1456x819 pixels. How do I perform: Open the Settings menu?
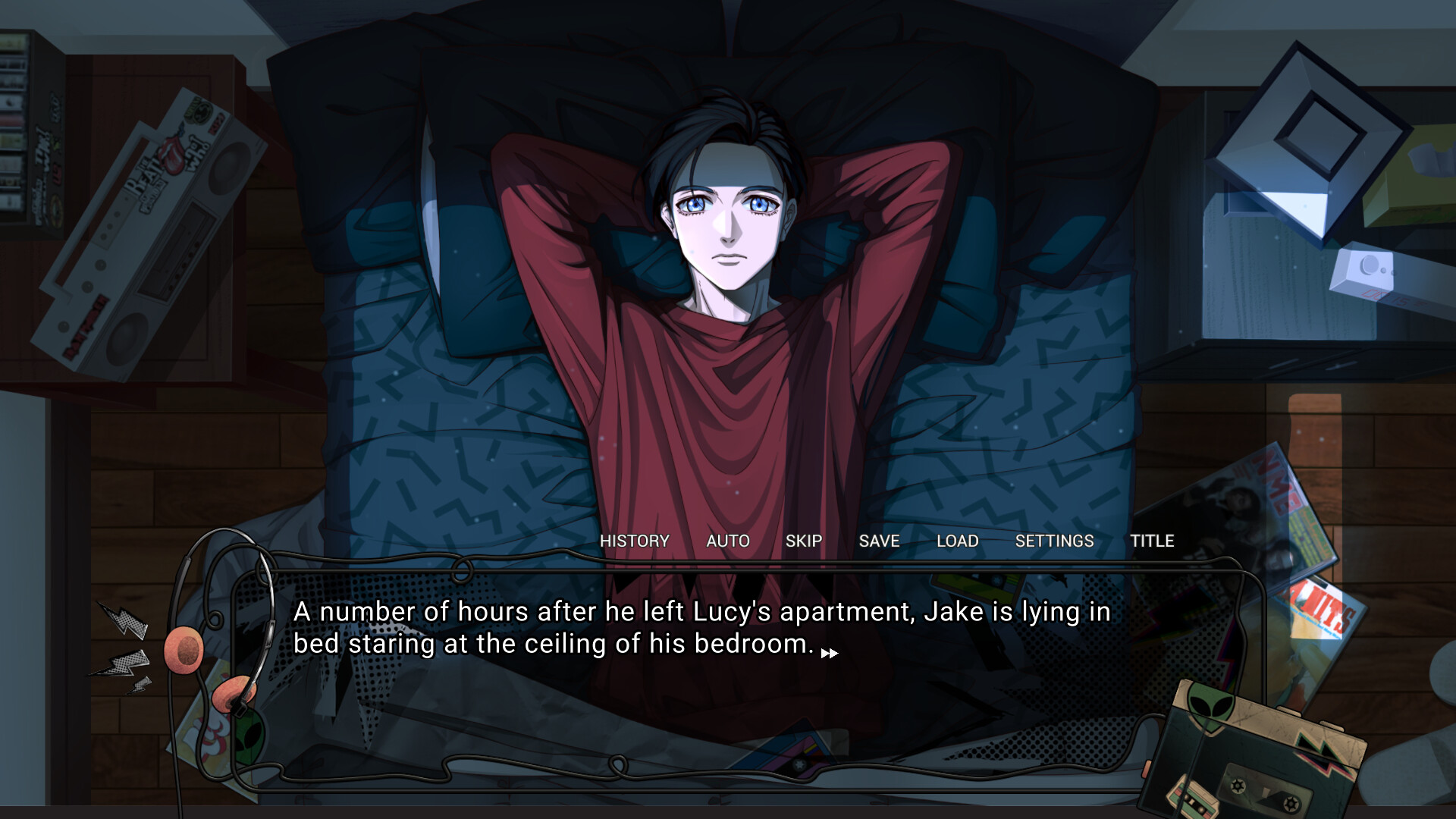click(x=1055, y=541)
